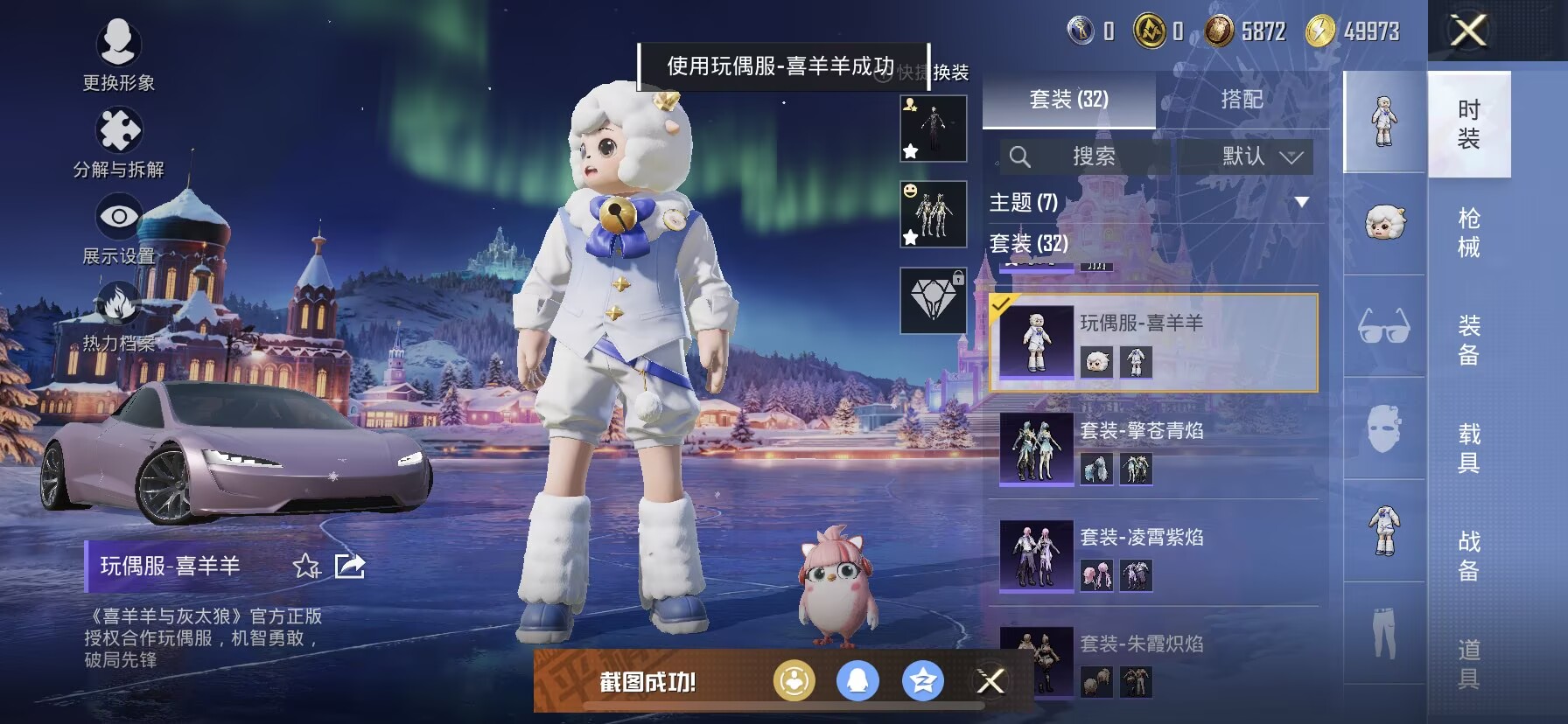Close the wardrobe with the top-right X
This screenshot has width=1568, height=724.
point(1468,31)
